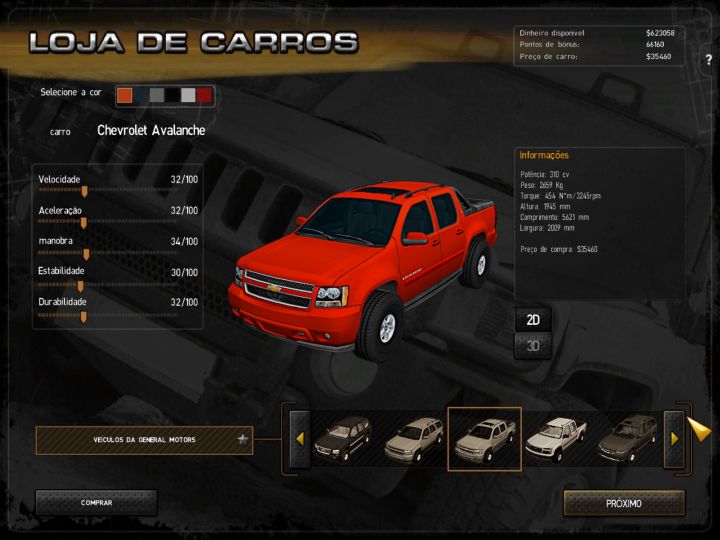The image size is (720, 540).
Task: Show more cars with the right arrow
Action: (x=674, y=438)
